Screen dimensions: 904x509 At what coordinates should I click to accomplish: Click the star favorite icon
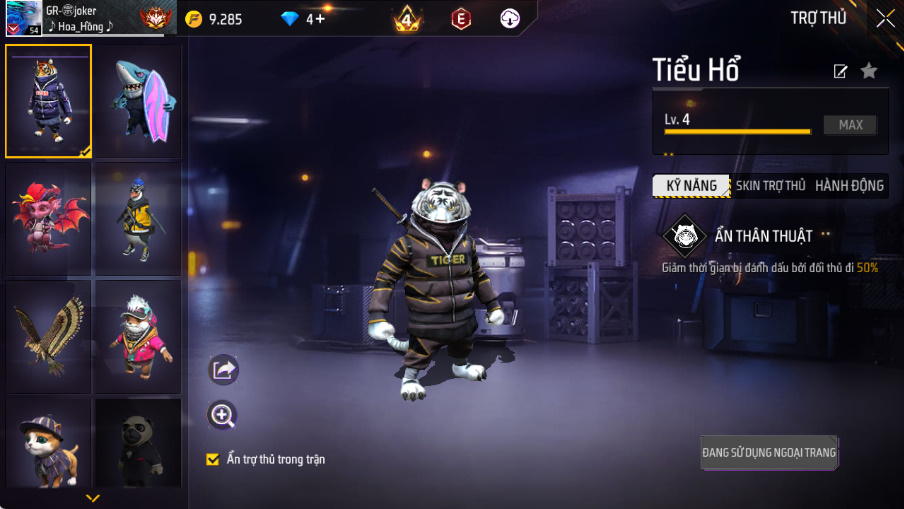pyautogui.click(x=869, y=71)
